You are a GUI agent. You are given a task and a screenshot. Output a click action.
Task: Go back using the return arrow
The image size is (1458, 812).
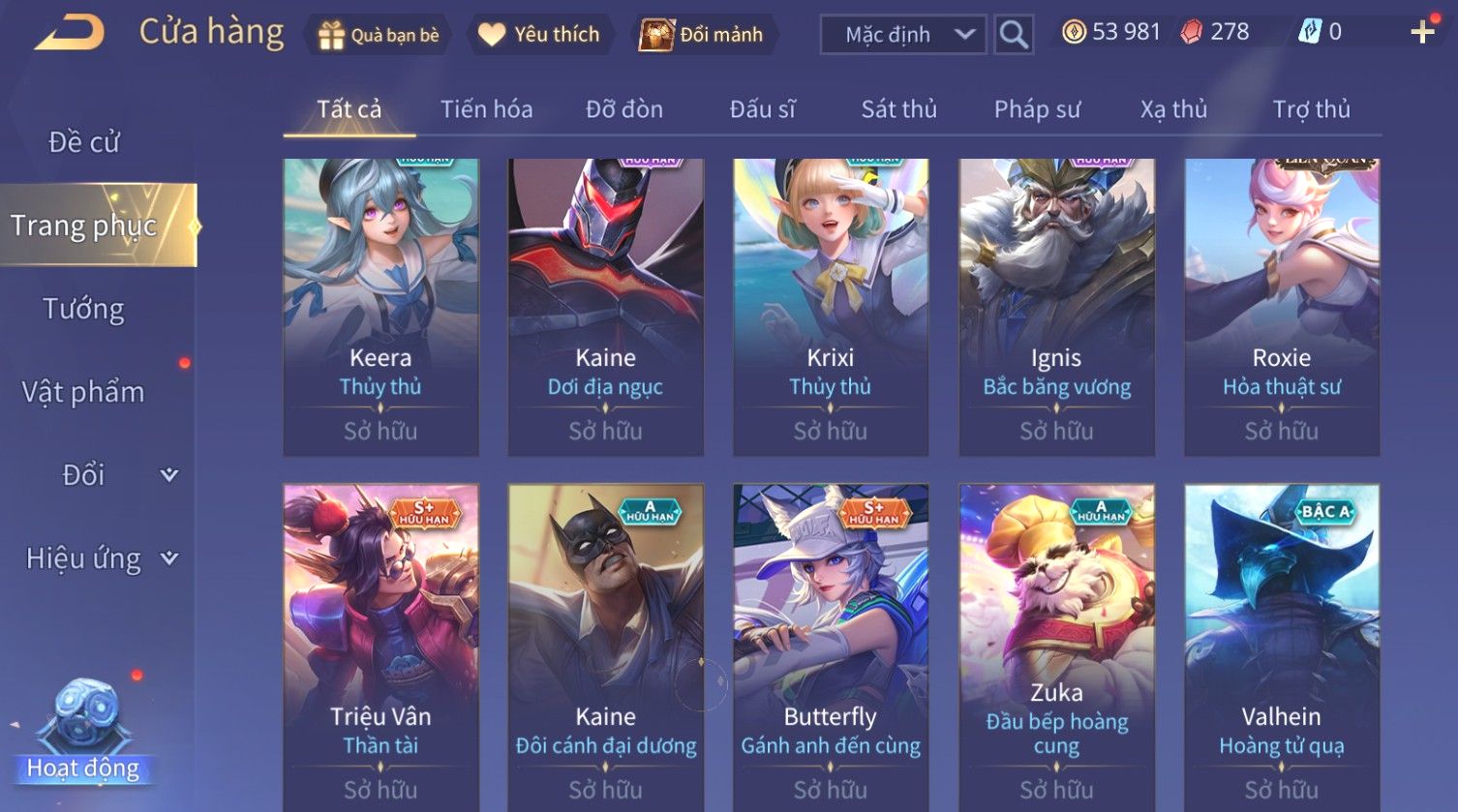point(70,33)
